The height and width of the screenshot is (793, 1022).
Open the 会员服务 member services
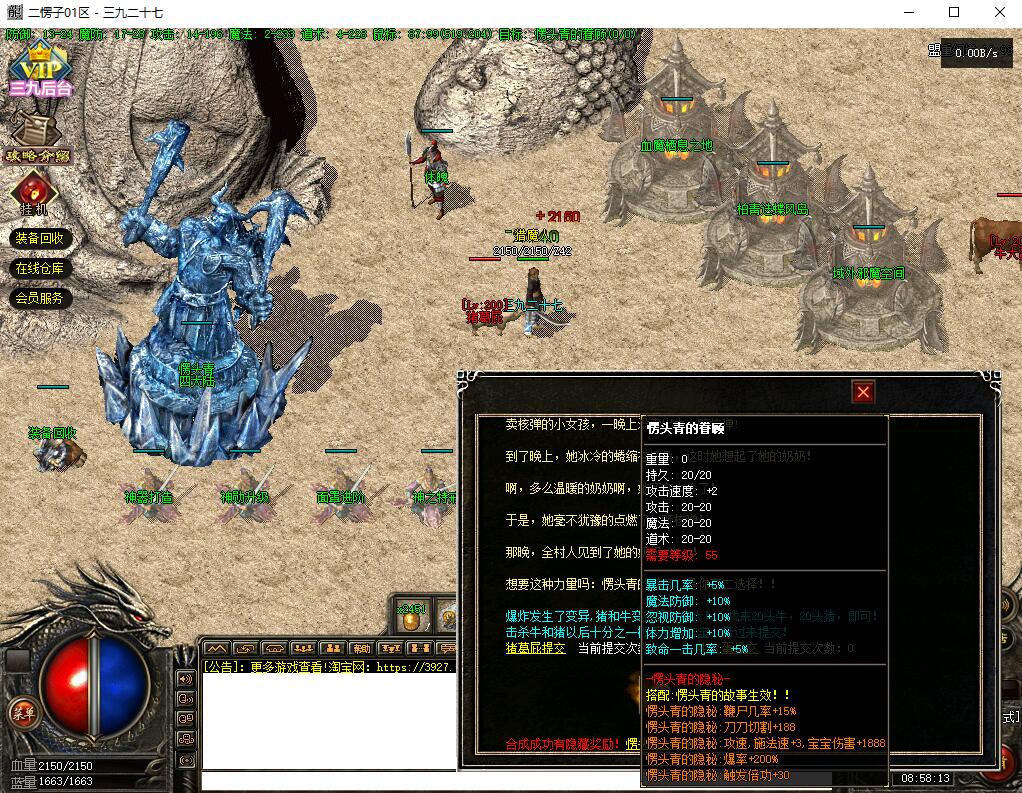40,298
